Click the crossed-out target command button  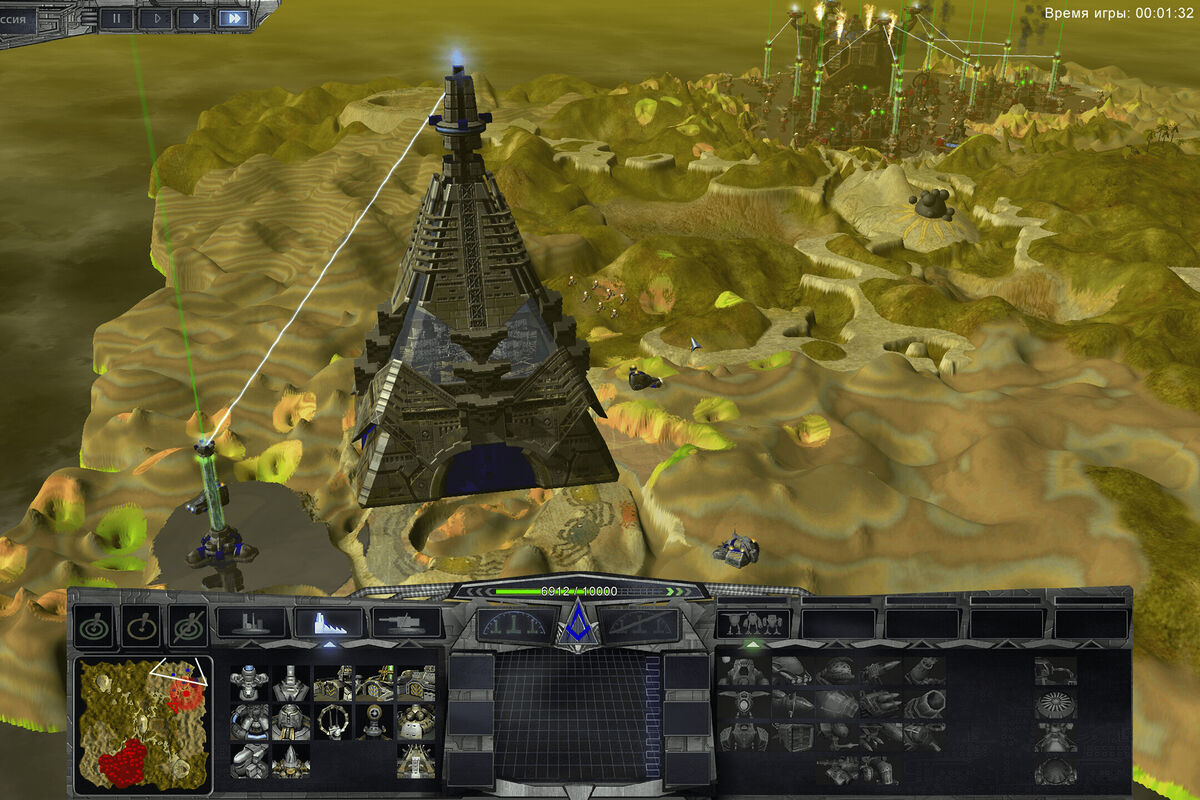pyautogui.click(x=187, y=627)
